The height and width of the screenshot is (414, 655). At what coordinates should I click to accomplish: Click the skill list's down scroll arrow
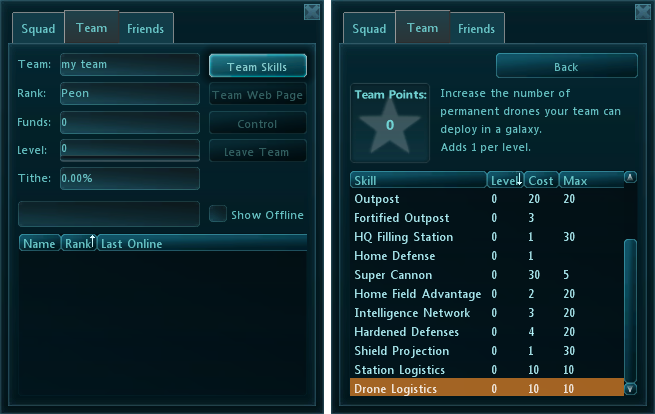(x=630, y=388)
